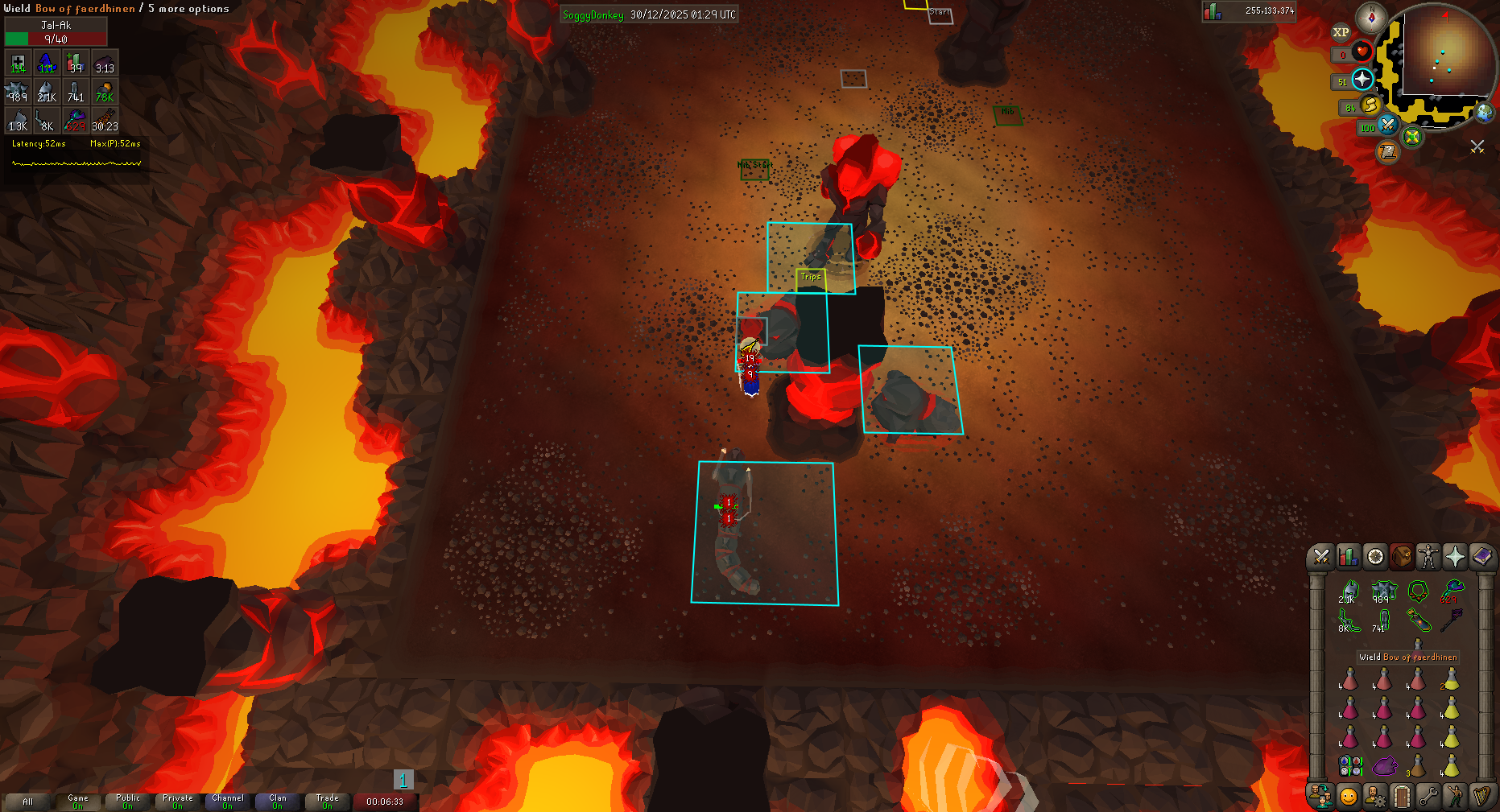This screenshot has height=812, width=1500.
Task: Activate the quick-prayers orb
Action: pyautogui.click(x=1362, y=79)
